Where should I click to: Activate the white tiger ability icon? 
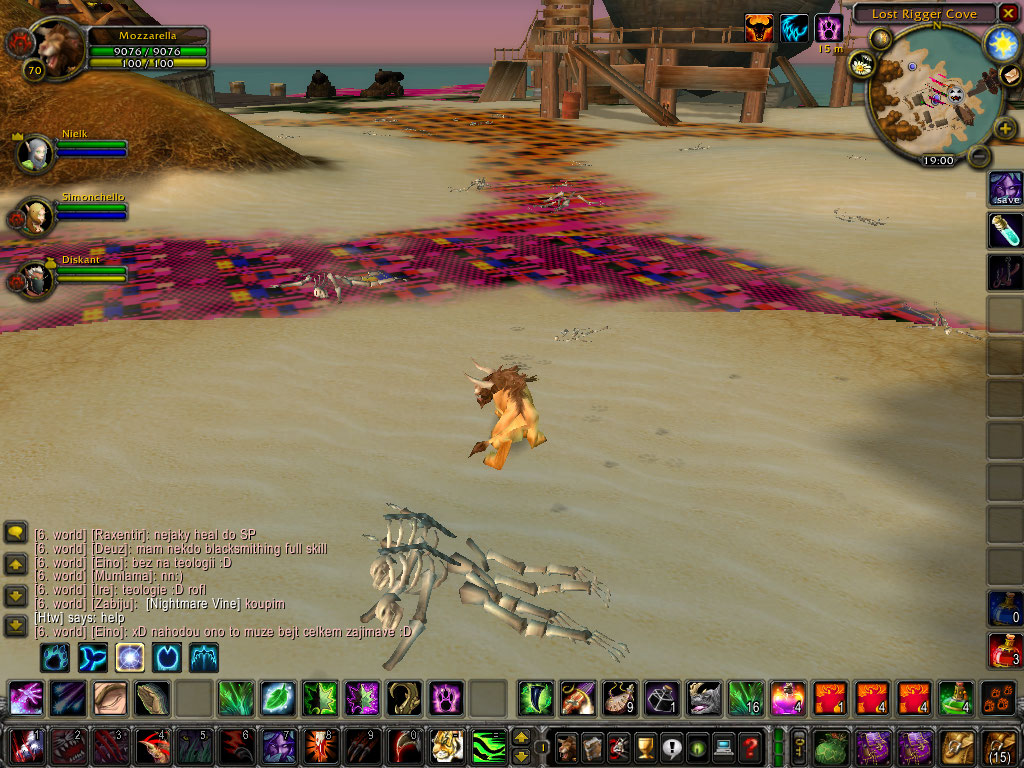tap(447, 746)
